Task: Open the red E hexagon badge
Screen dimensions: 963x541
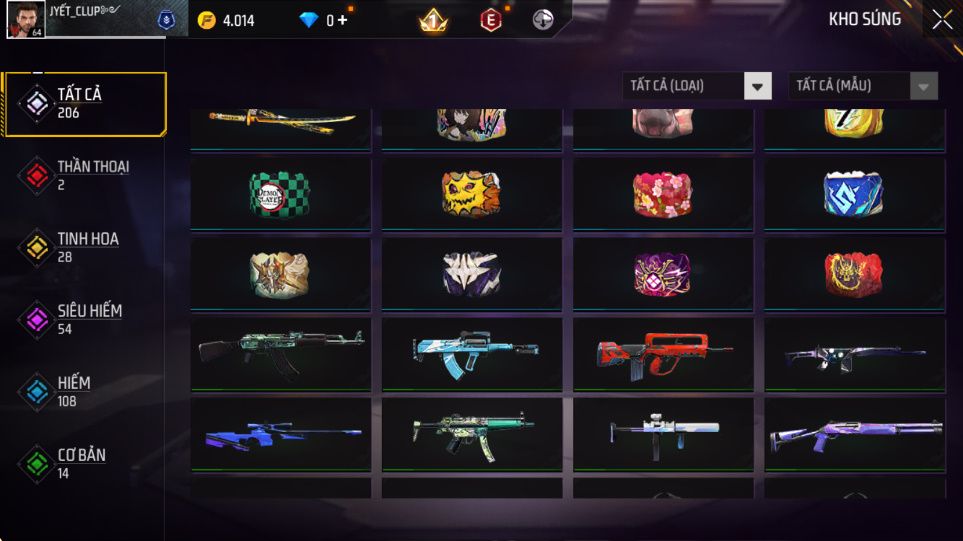Action: pos(491,20)
